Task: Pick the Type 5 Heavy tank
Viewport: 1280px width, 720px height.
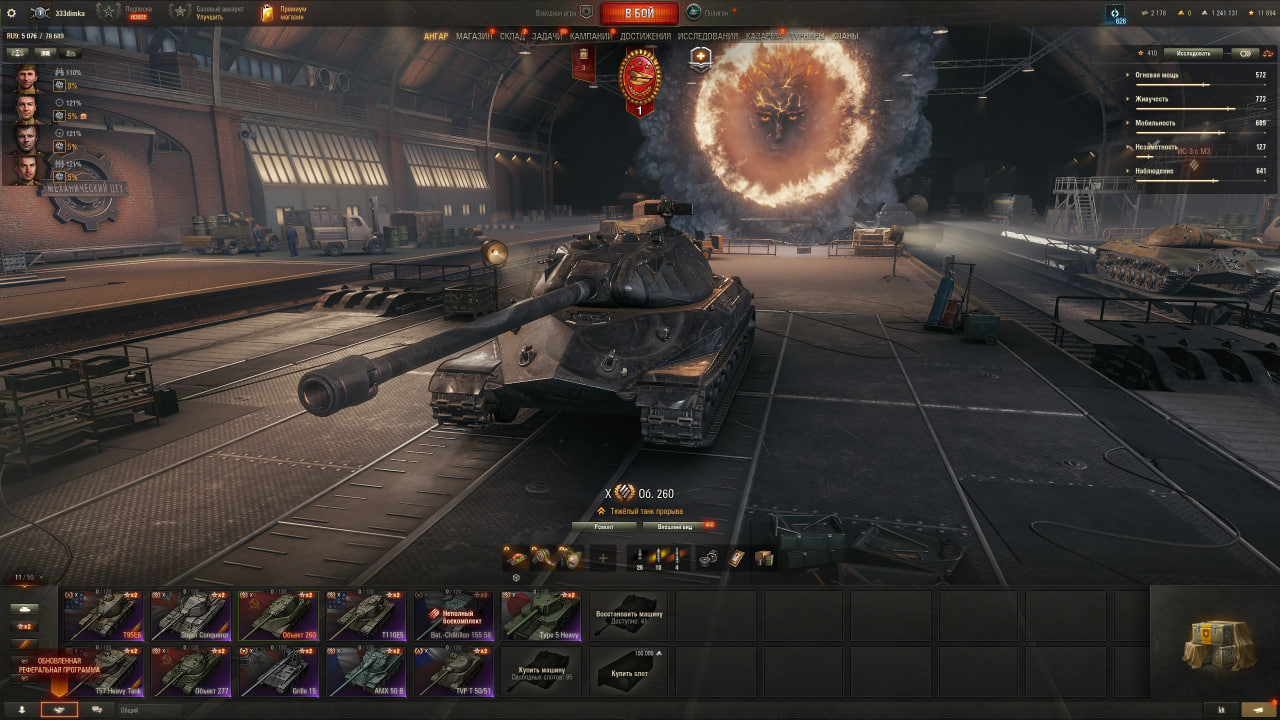Action: [541, 615]
